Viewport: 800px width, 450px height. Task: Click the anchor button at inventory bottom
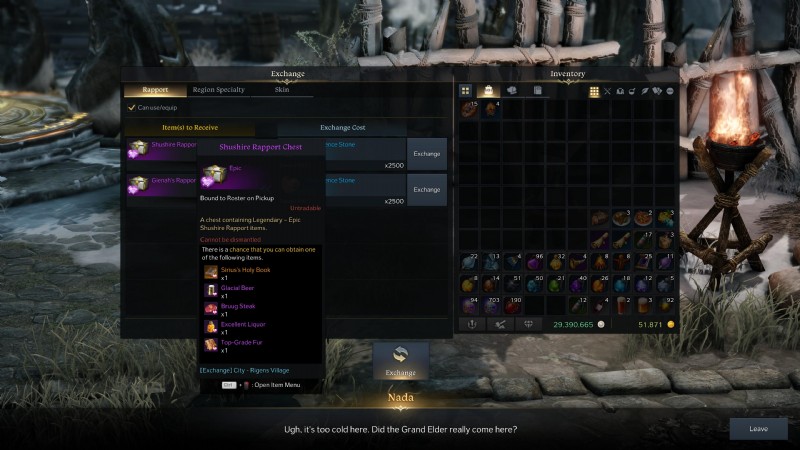point(470,324)
